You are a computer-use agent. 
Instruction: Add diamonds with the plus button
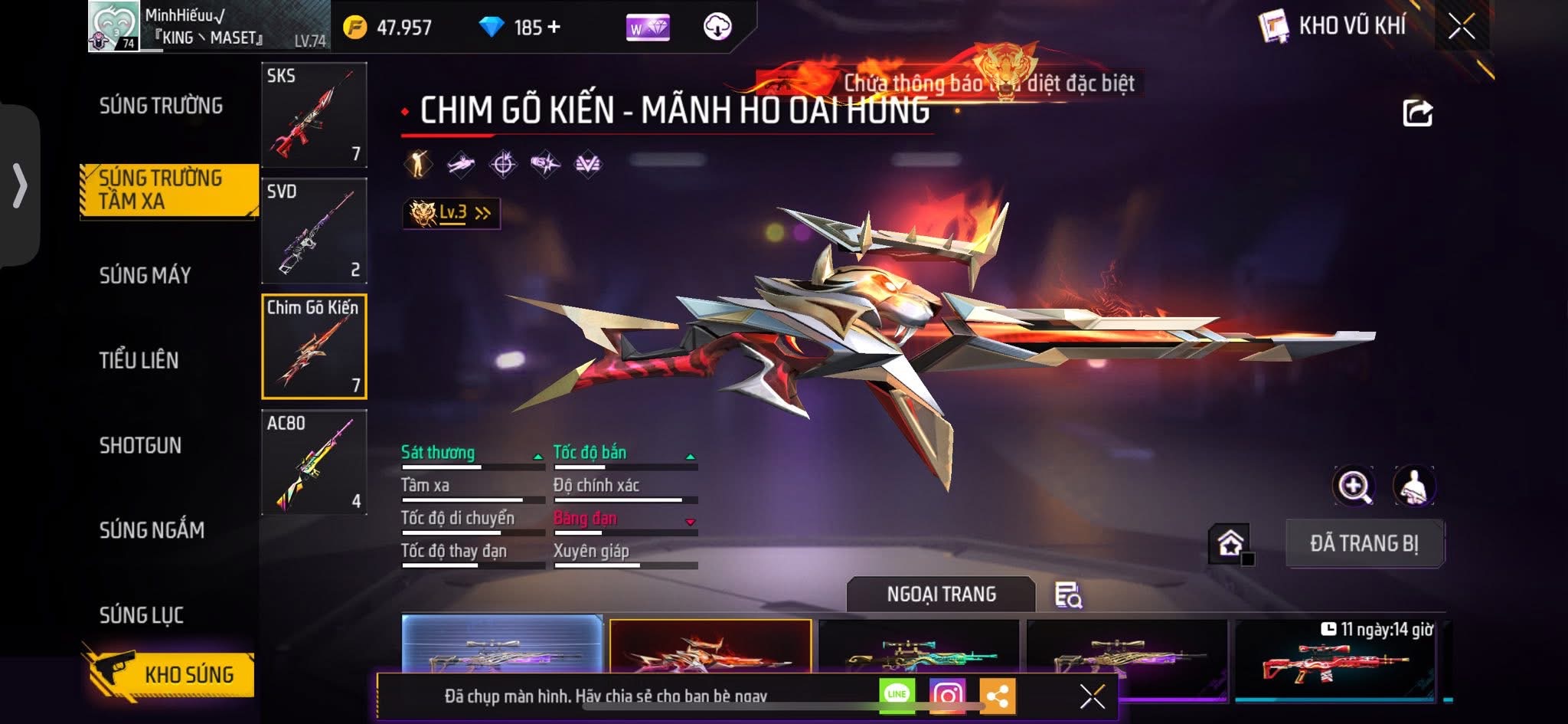(554, 28)
